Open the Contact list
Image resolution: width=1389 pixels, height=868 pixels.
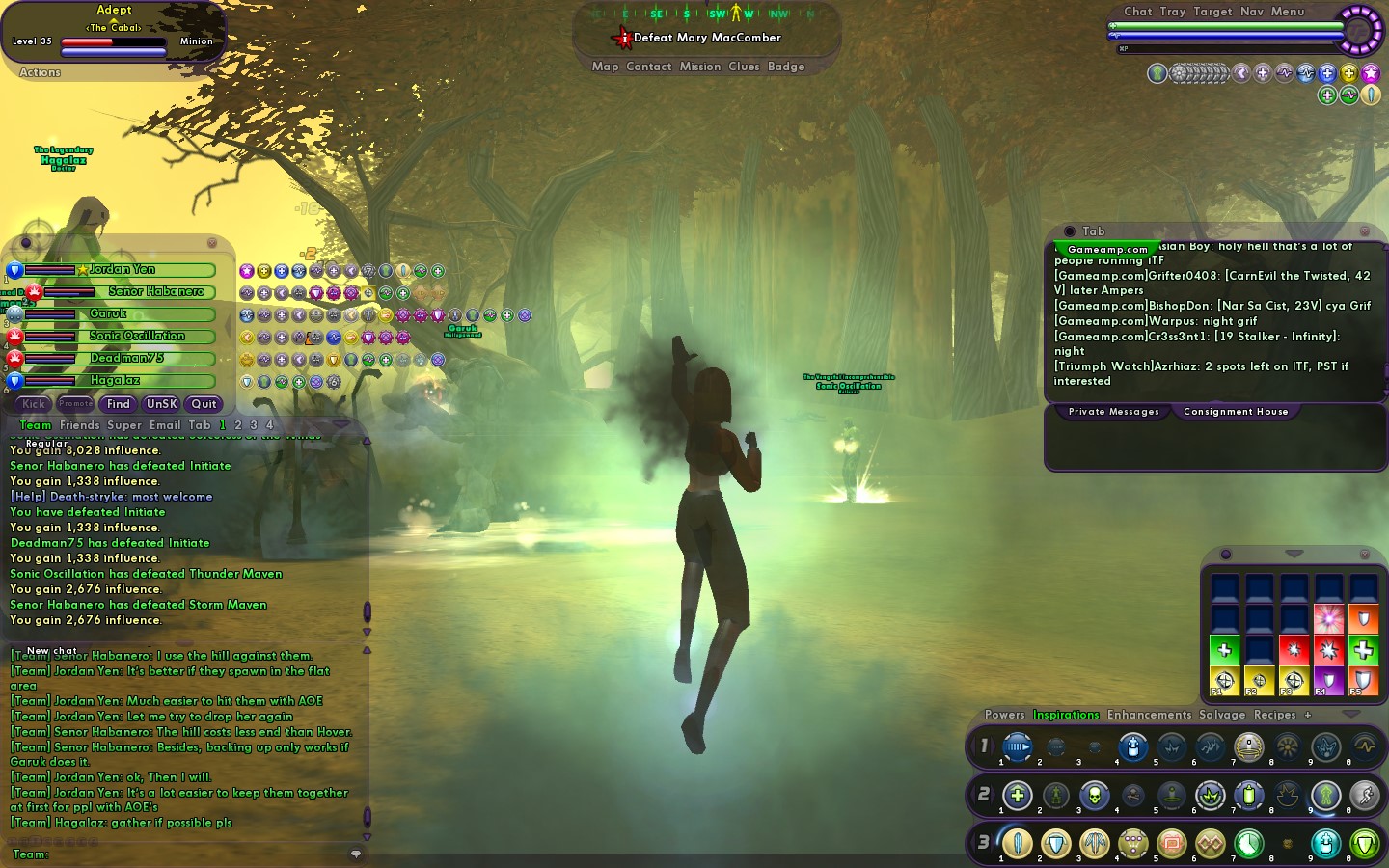pos(648,67)
